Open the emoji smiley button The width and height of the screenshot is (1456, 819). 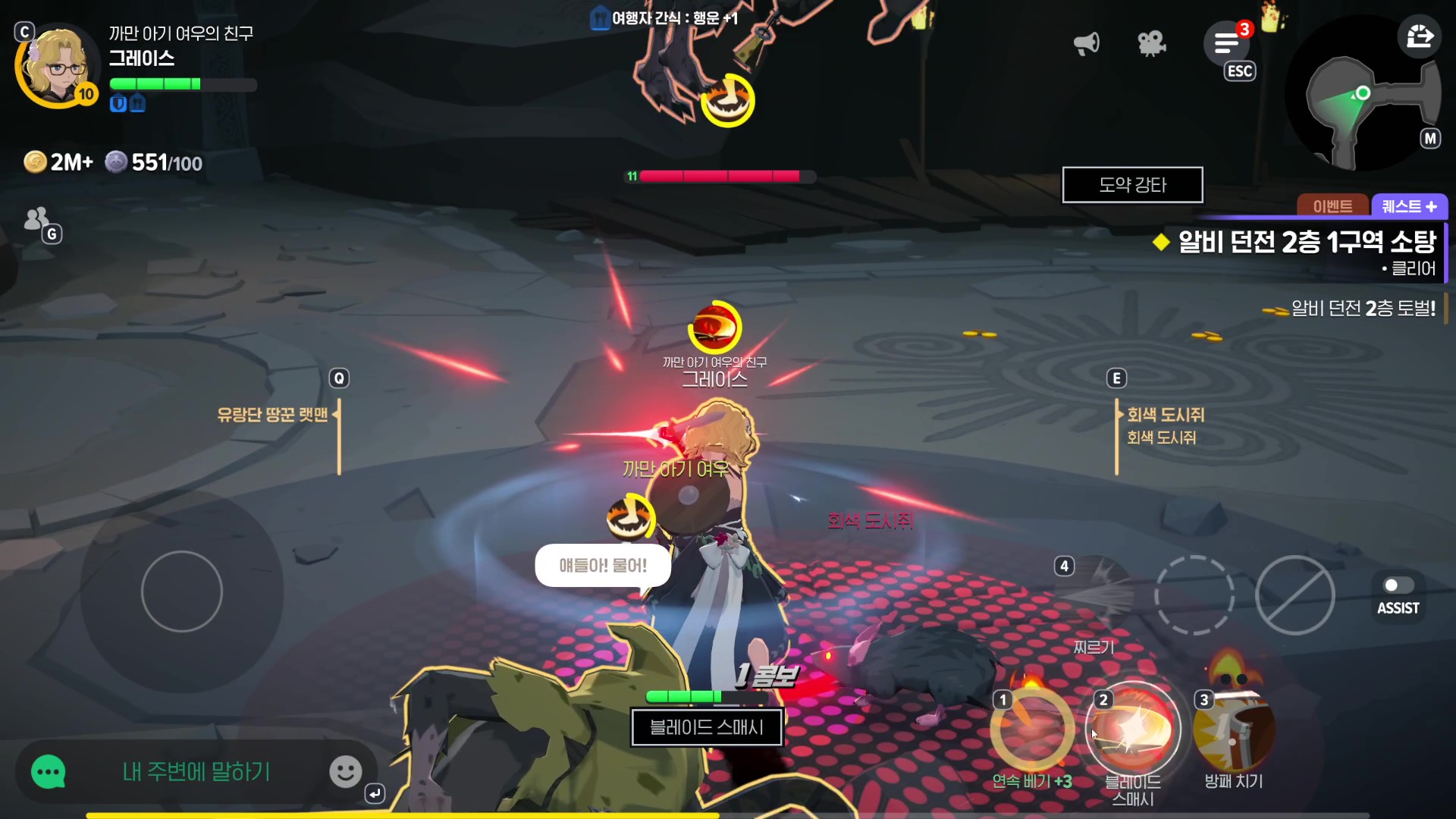point(345,772)
